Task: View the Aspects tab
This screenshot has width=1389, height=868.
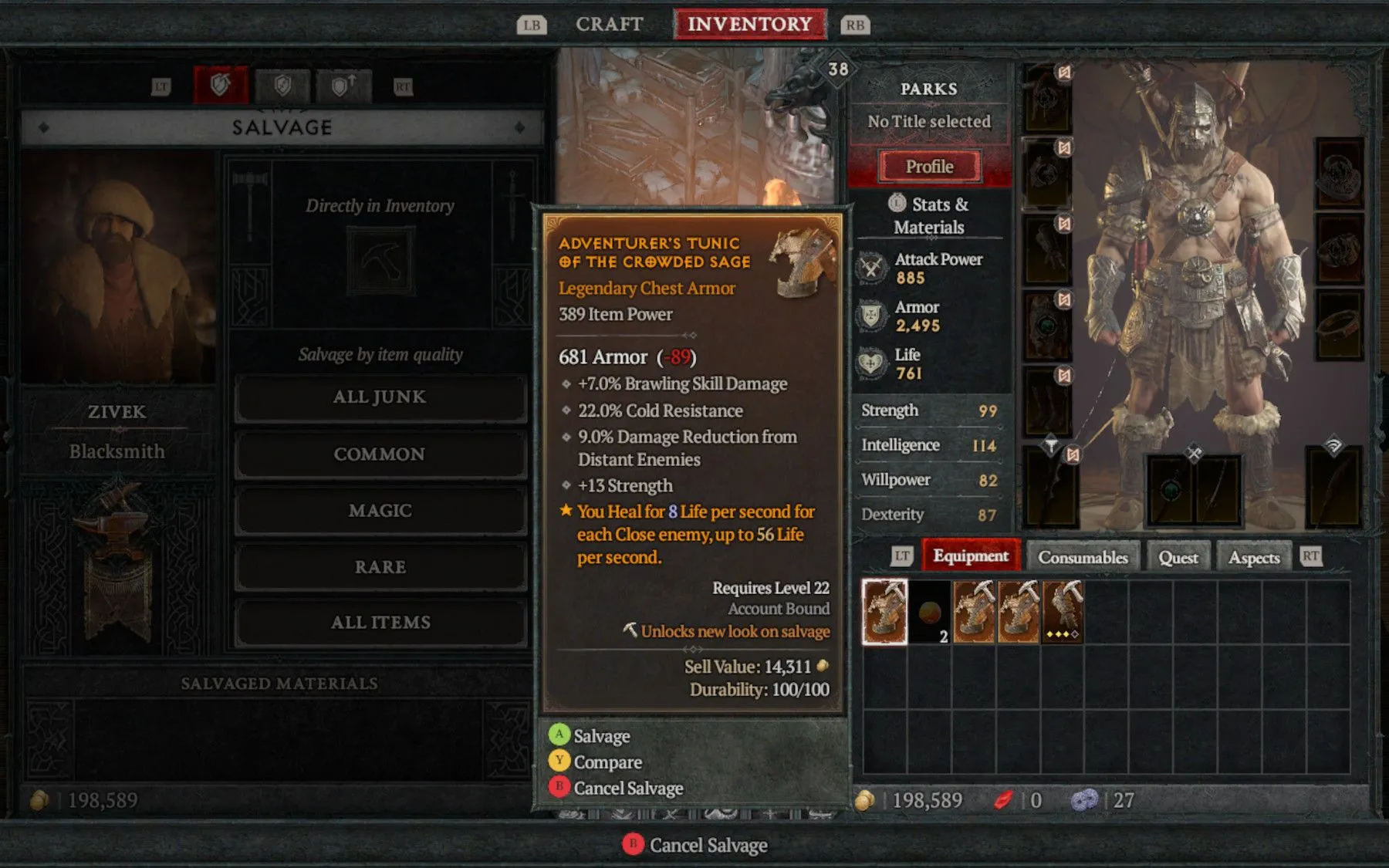Action: 1253,557
